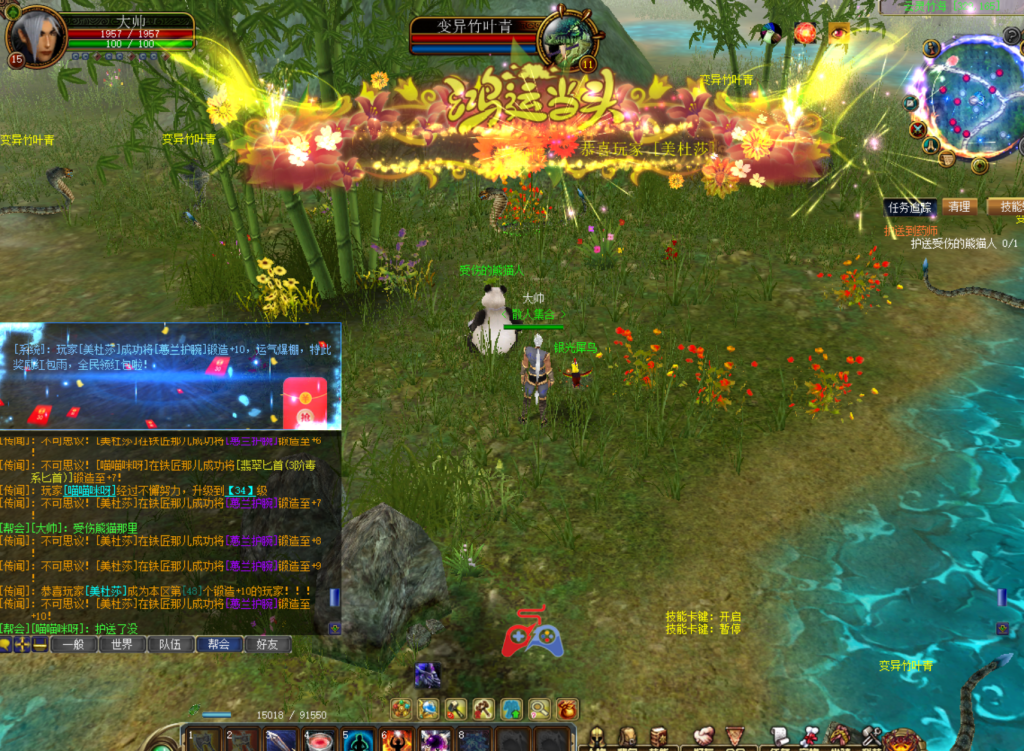Open the 任务追踪 quest tracking tab
The height and width of the screenshot is (751, 1024).
point(910,207)
